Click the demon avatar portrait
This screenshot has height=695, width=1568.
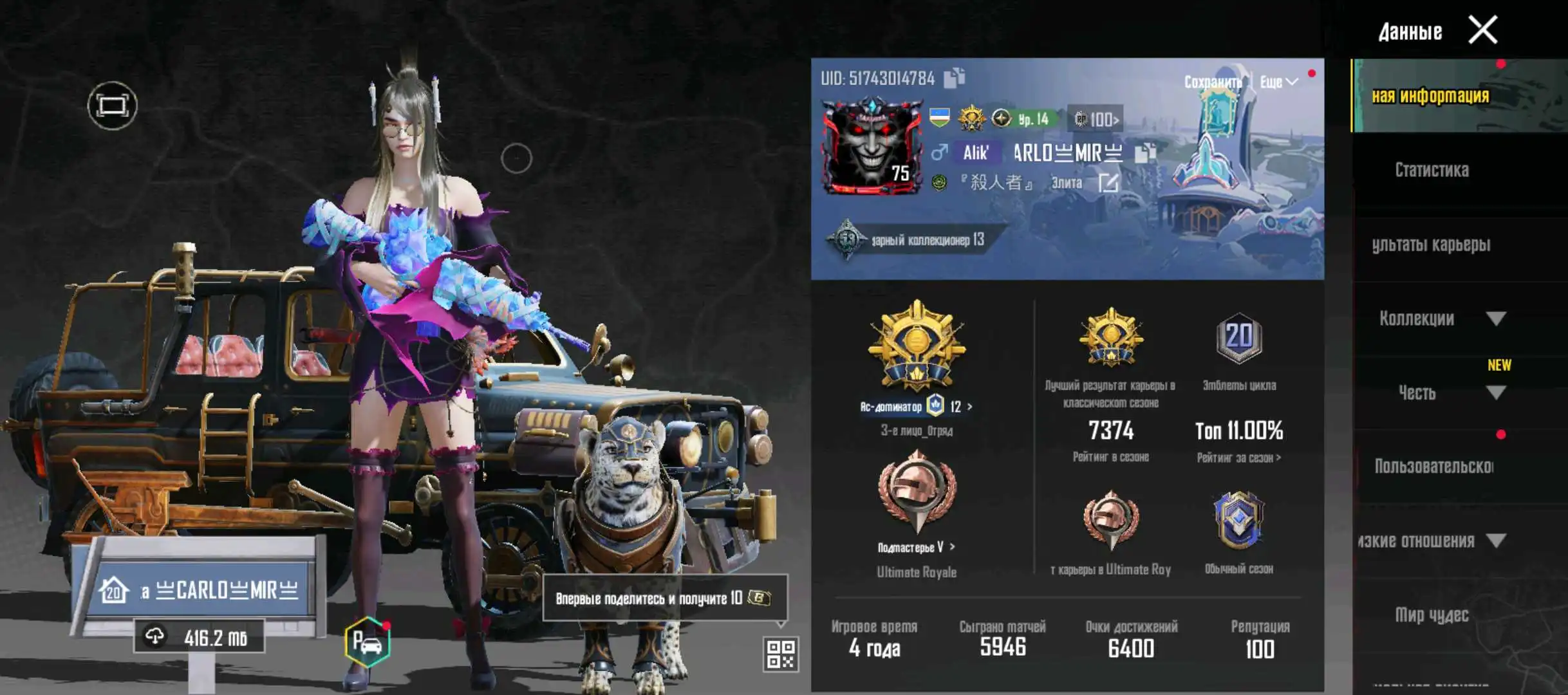[x=872, y=147]
